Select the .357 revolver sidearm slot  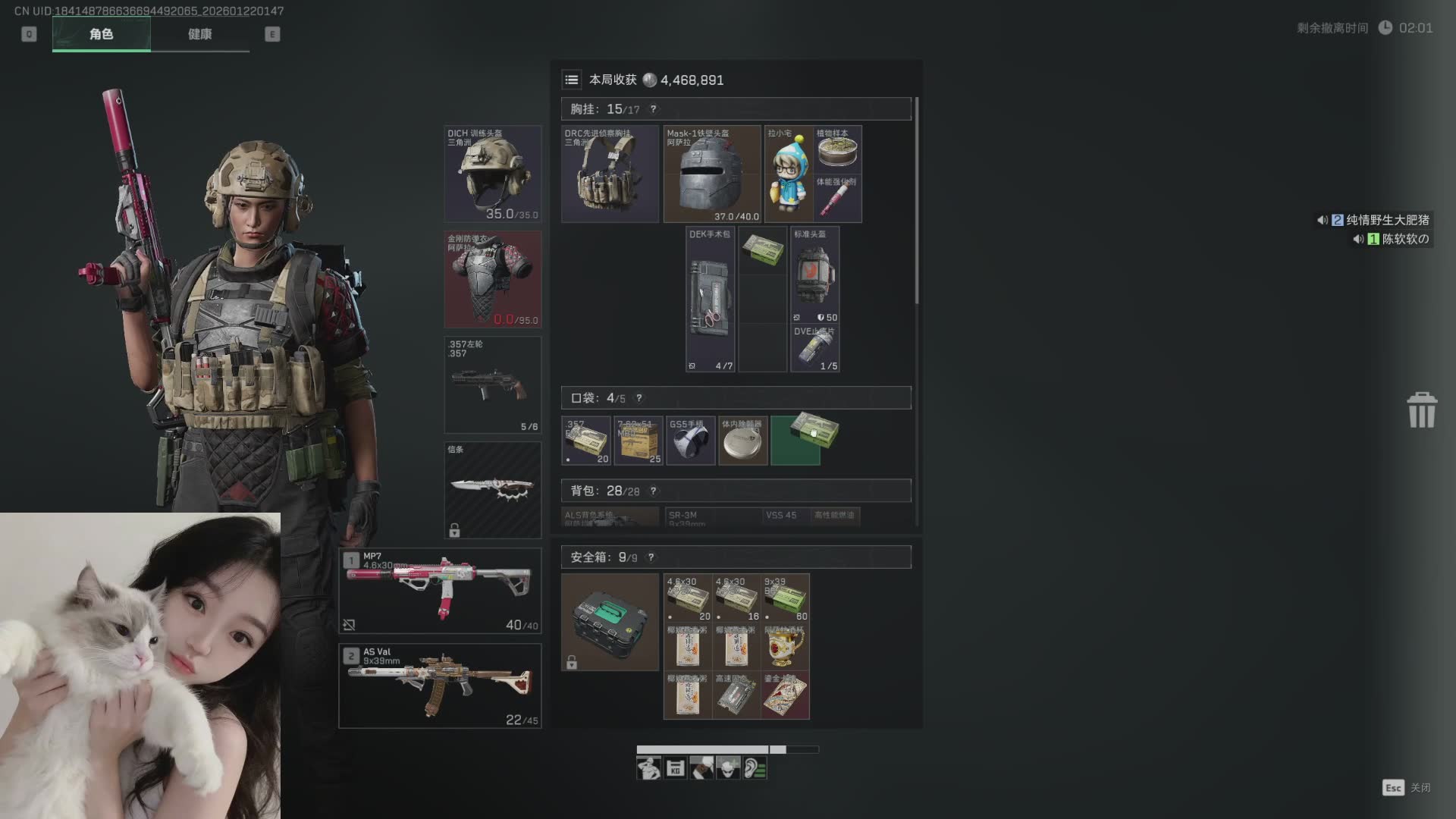click(x=493, y=384)
